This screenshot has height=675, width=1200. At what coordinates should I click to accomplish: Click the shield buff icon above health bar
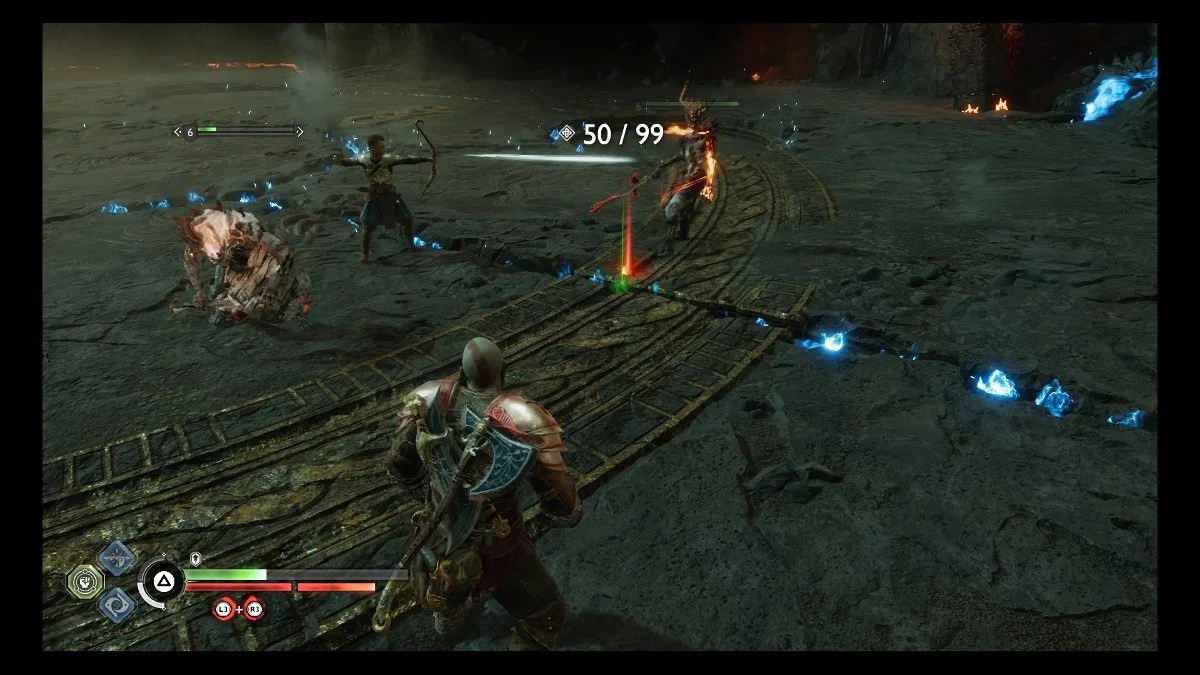196,559
